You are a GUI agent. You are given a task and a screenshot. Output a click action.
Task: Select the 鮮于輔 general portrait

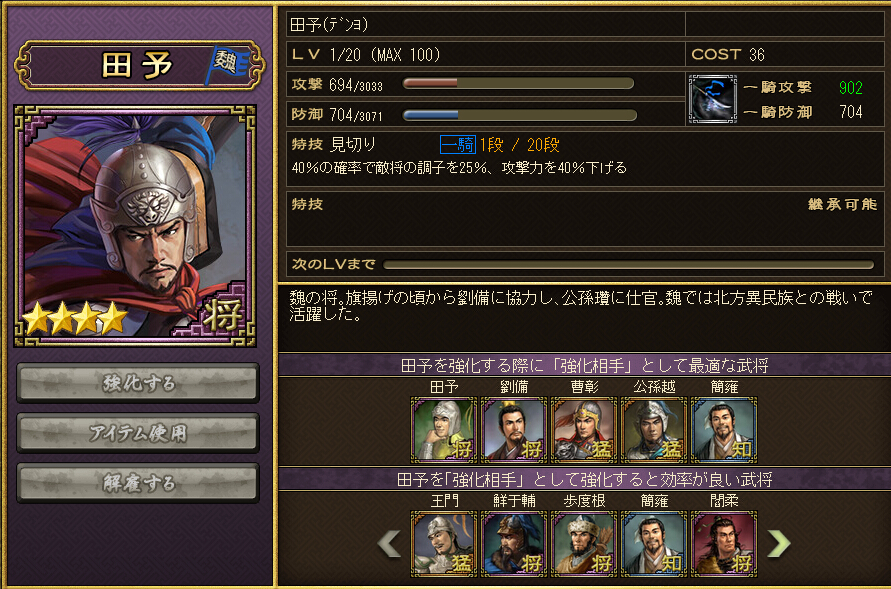tap(514, 543)
